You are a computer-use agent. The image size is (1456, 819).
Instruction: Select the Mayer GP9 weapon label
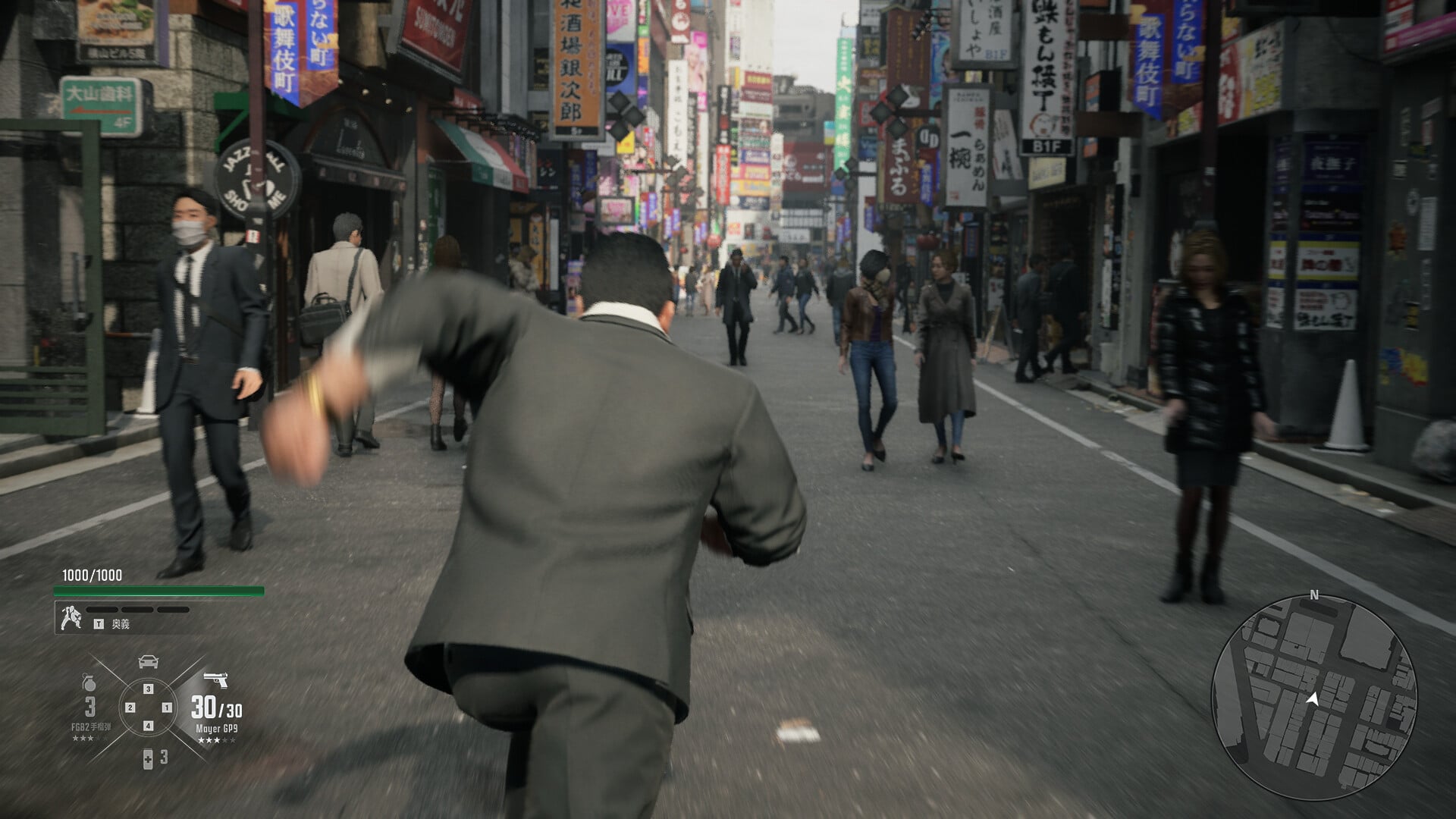(216, 728)
